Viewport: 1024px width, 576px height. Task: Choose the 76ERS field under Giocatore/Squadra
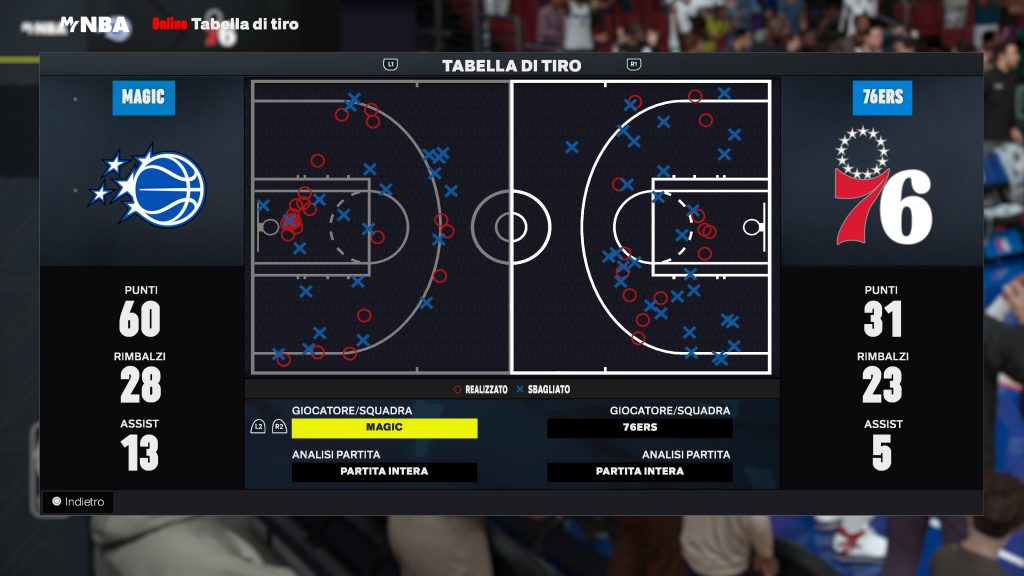639,428
